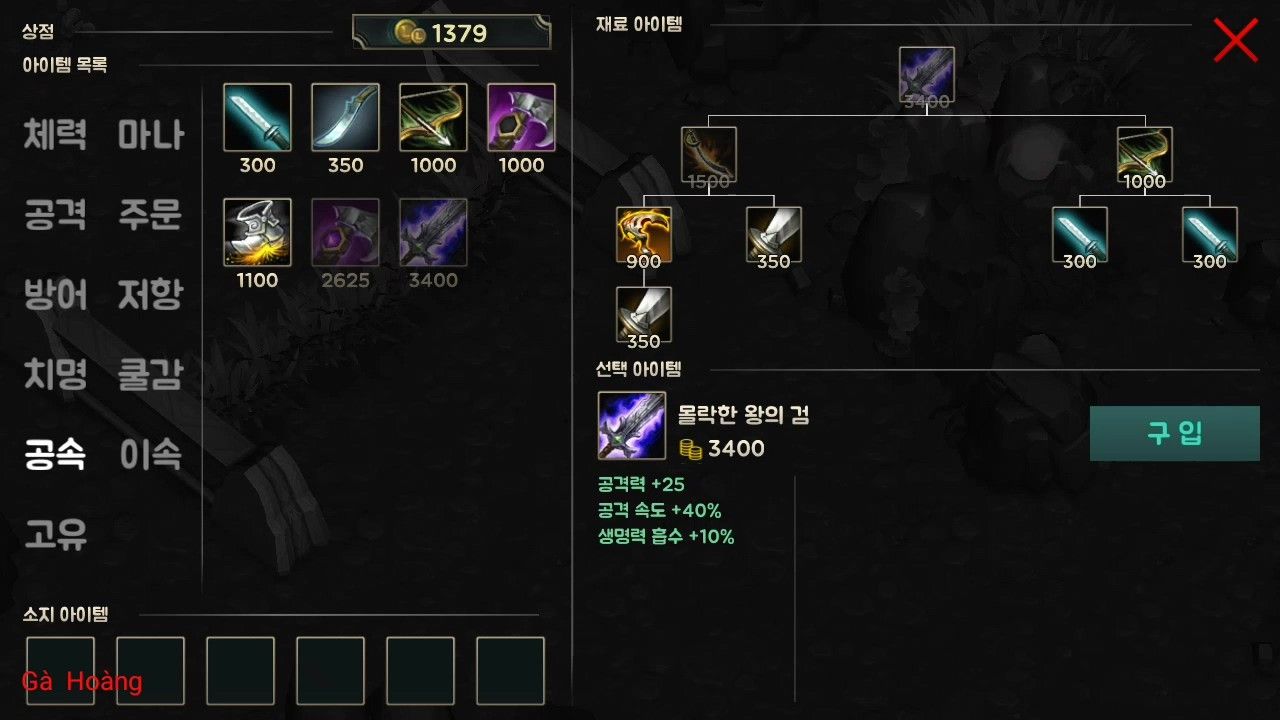Select the 1000 gold purple axe item
Screen dimensions: 1280x720
(521, 118)
